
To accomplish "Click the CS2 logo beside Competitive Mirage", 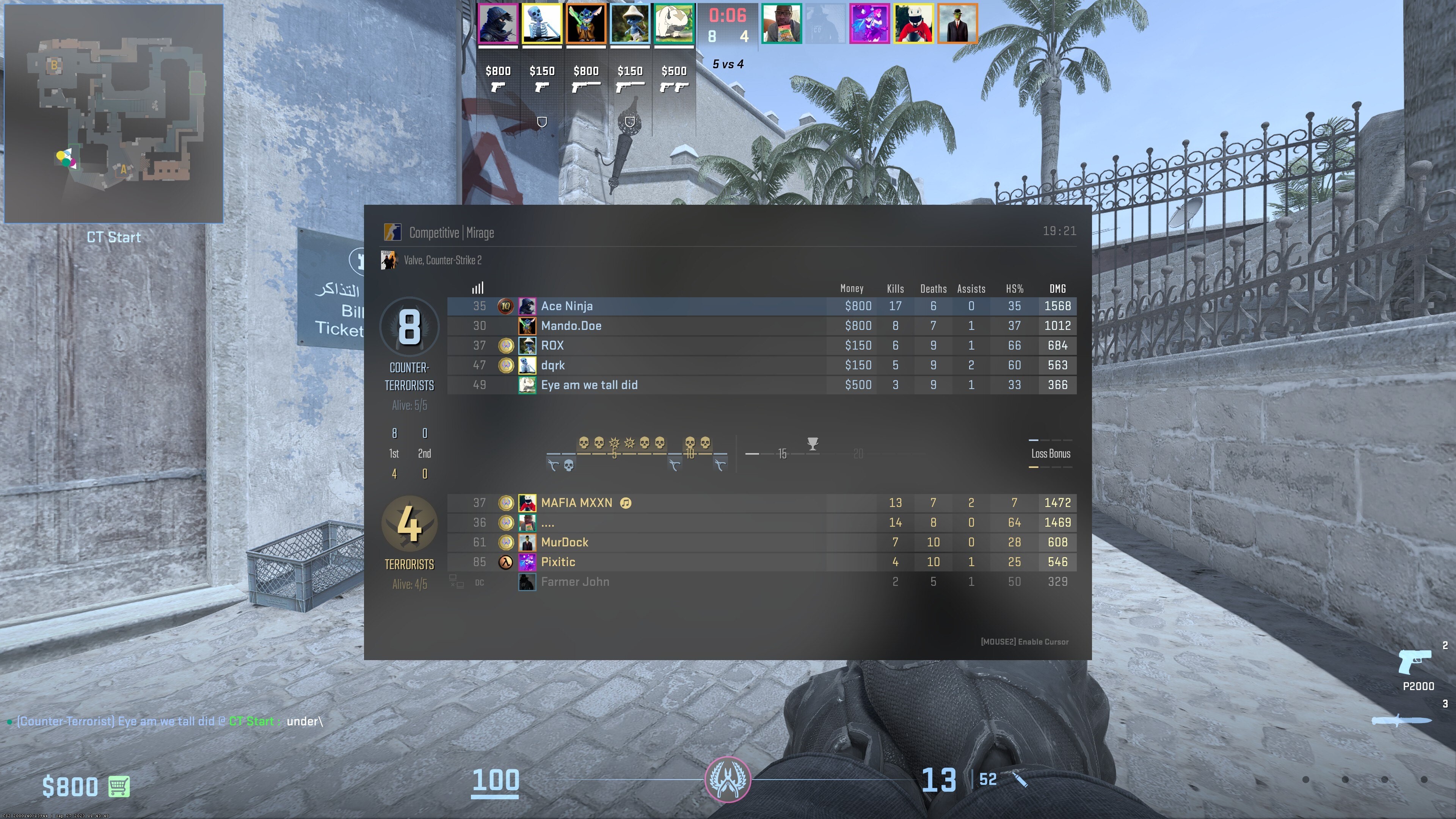I will tap(392, 232).
